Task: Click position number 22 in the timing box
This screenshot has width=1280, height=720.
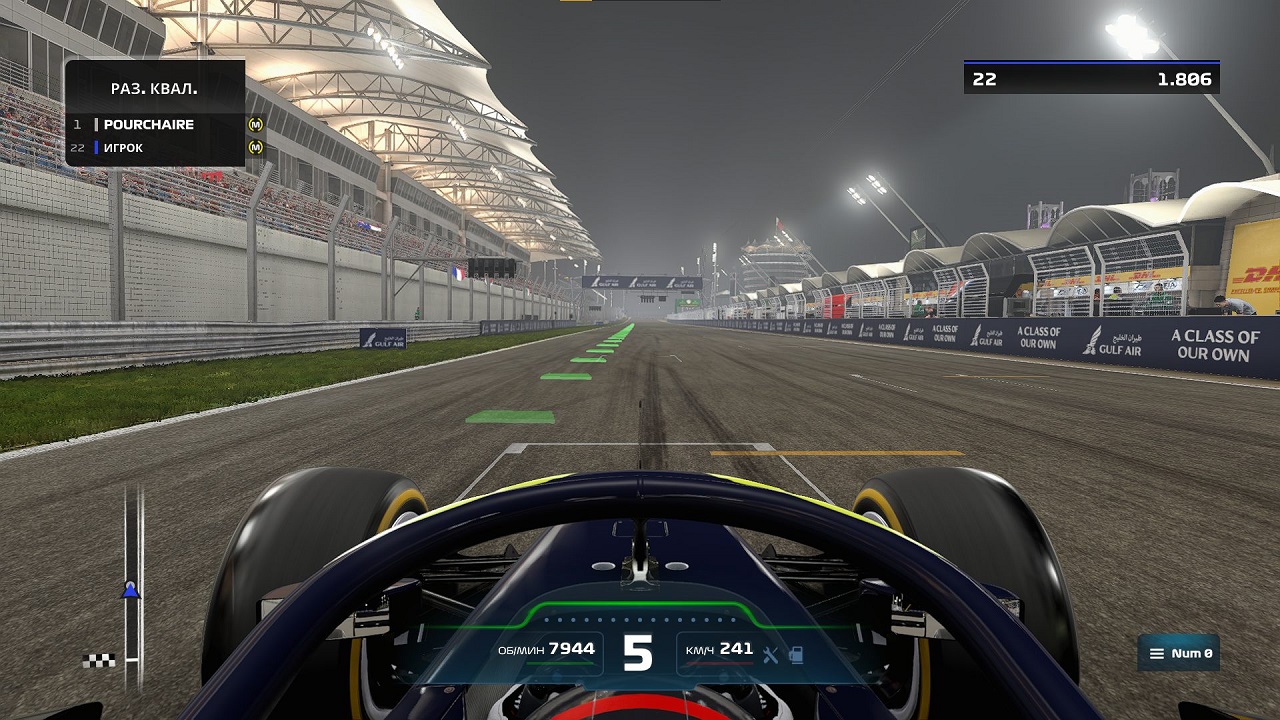Action: pos(983,78)
